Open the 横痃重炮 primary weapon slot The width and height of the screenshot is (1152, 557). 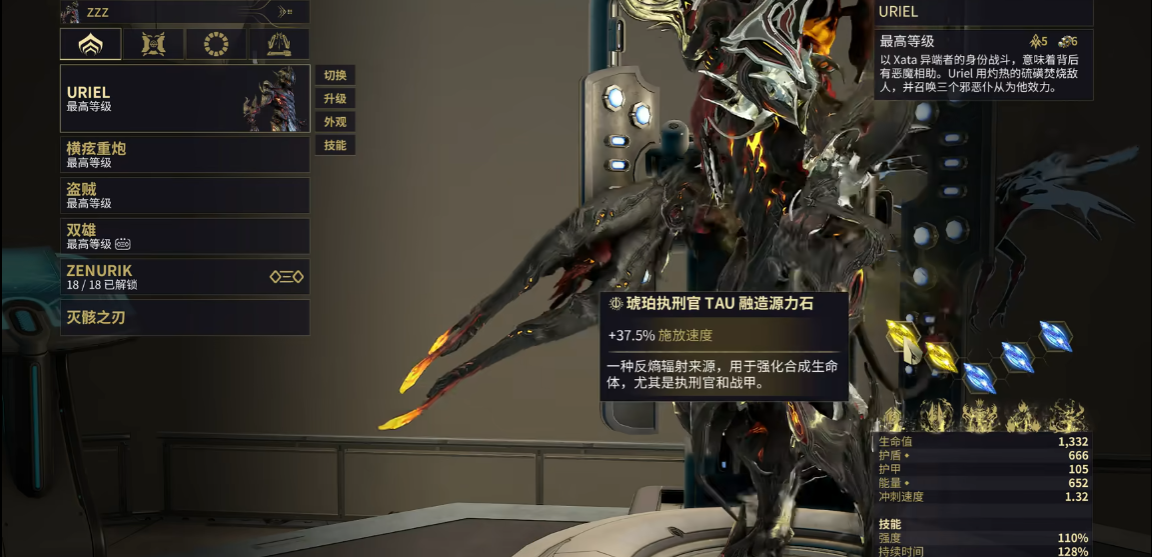tap(185, 155)
